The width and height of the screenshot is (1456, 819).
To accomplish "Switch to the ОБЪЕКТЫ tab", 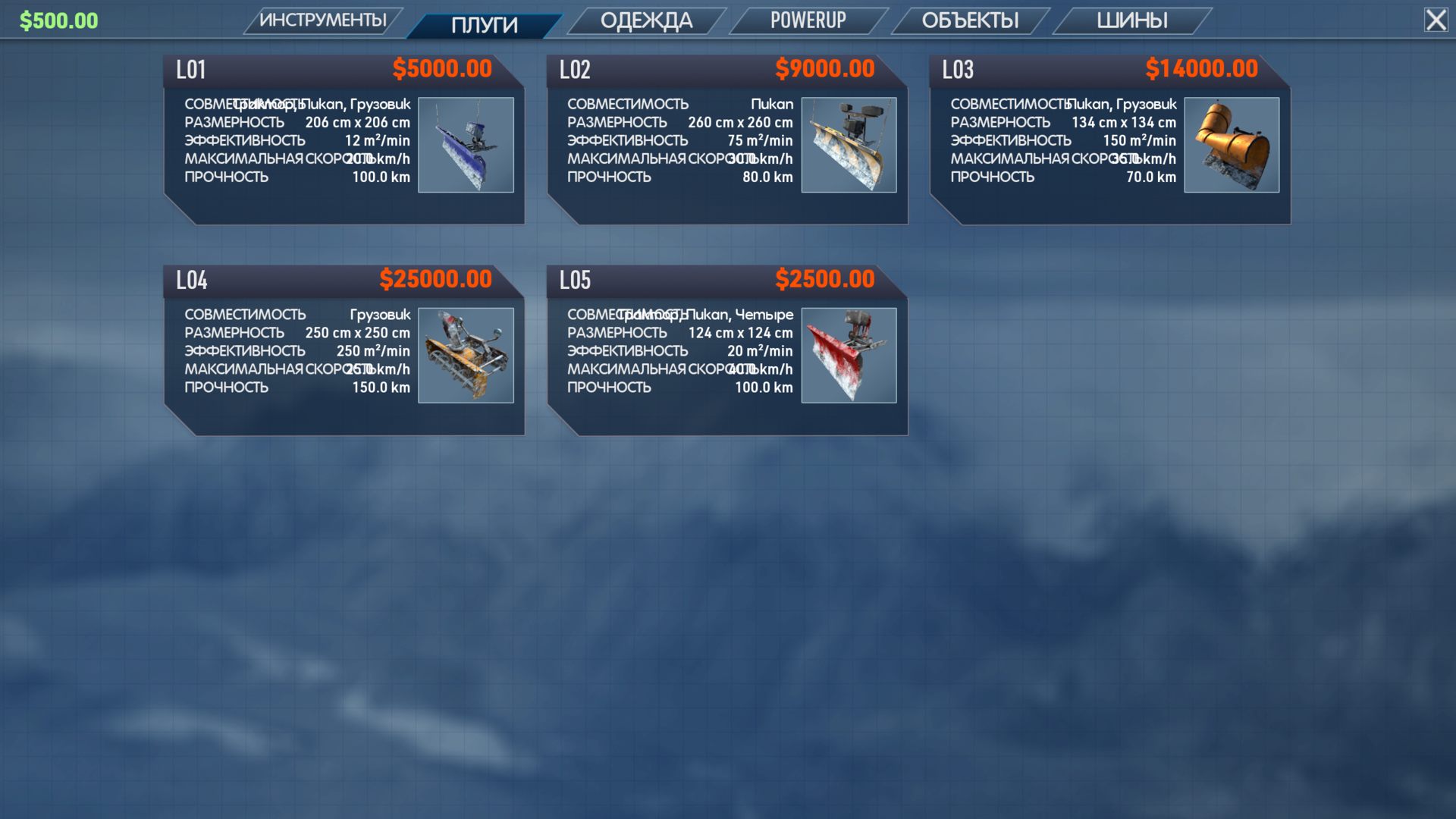I will (970, 20).
